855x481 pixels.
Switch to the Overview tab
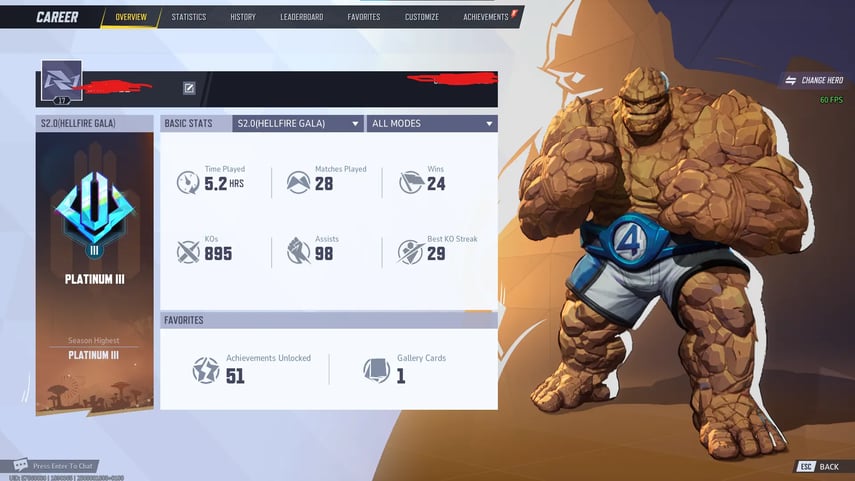point(130,17)
